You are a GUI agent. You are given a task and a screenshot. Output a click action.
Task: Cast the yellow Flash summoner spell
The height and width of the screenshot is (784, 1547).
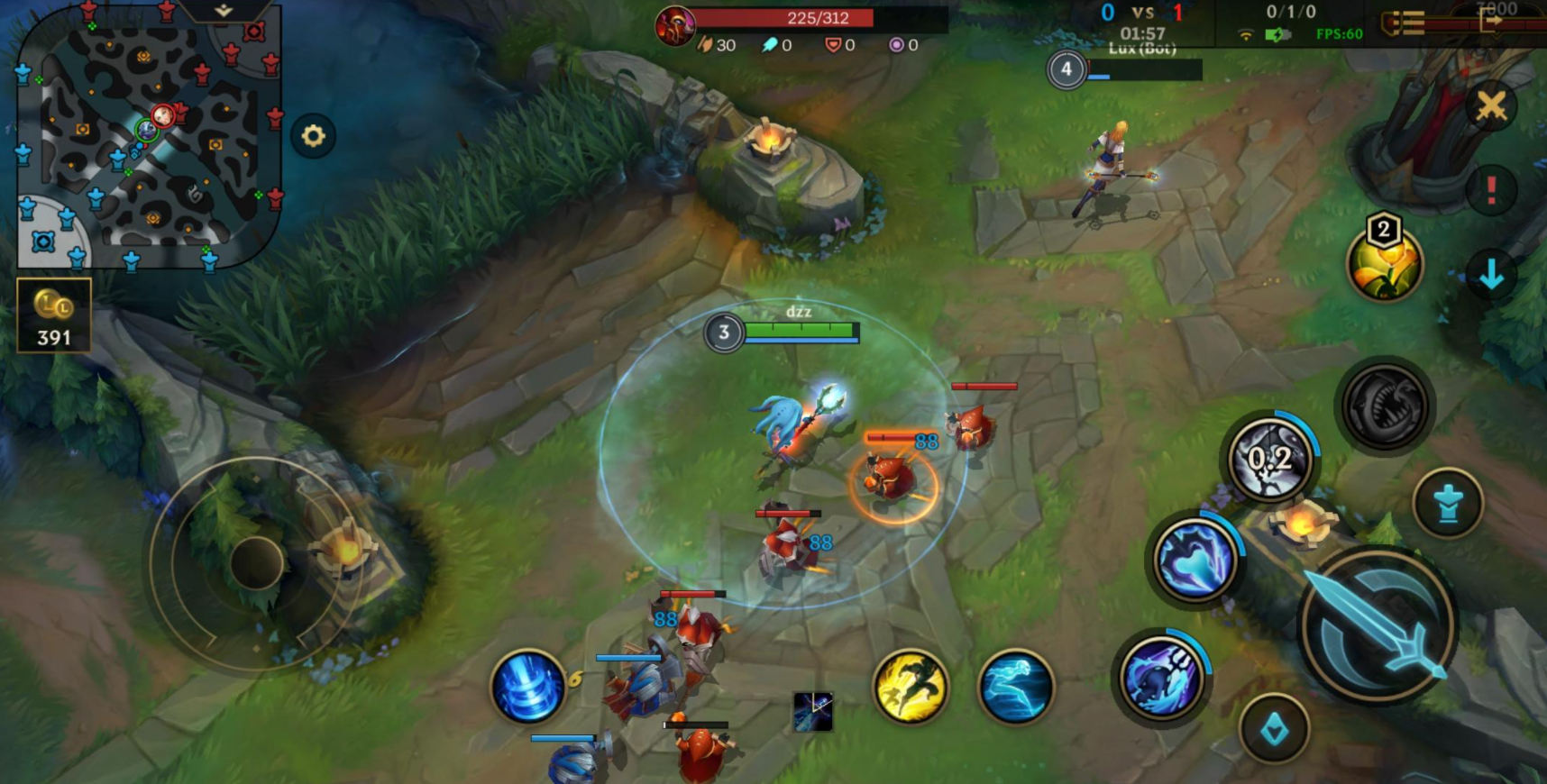[x=911, y=687]
